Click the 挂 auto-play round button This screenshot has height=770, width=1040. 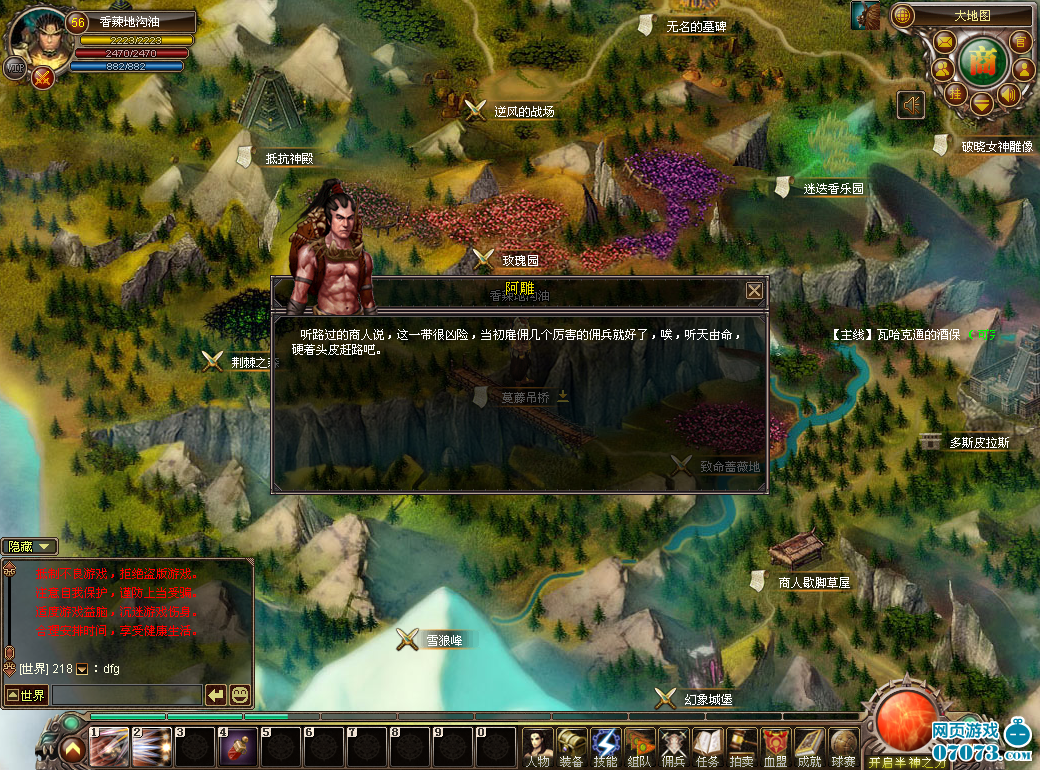coord(956,92)
